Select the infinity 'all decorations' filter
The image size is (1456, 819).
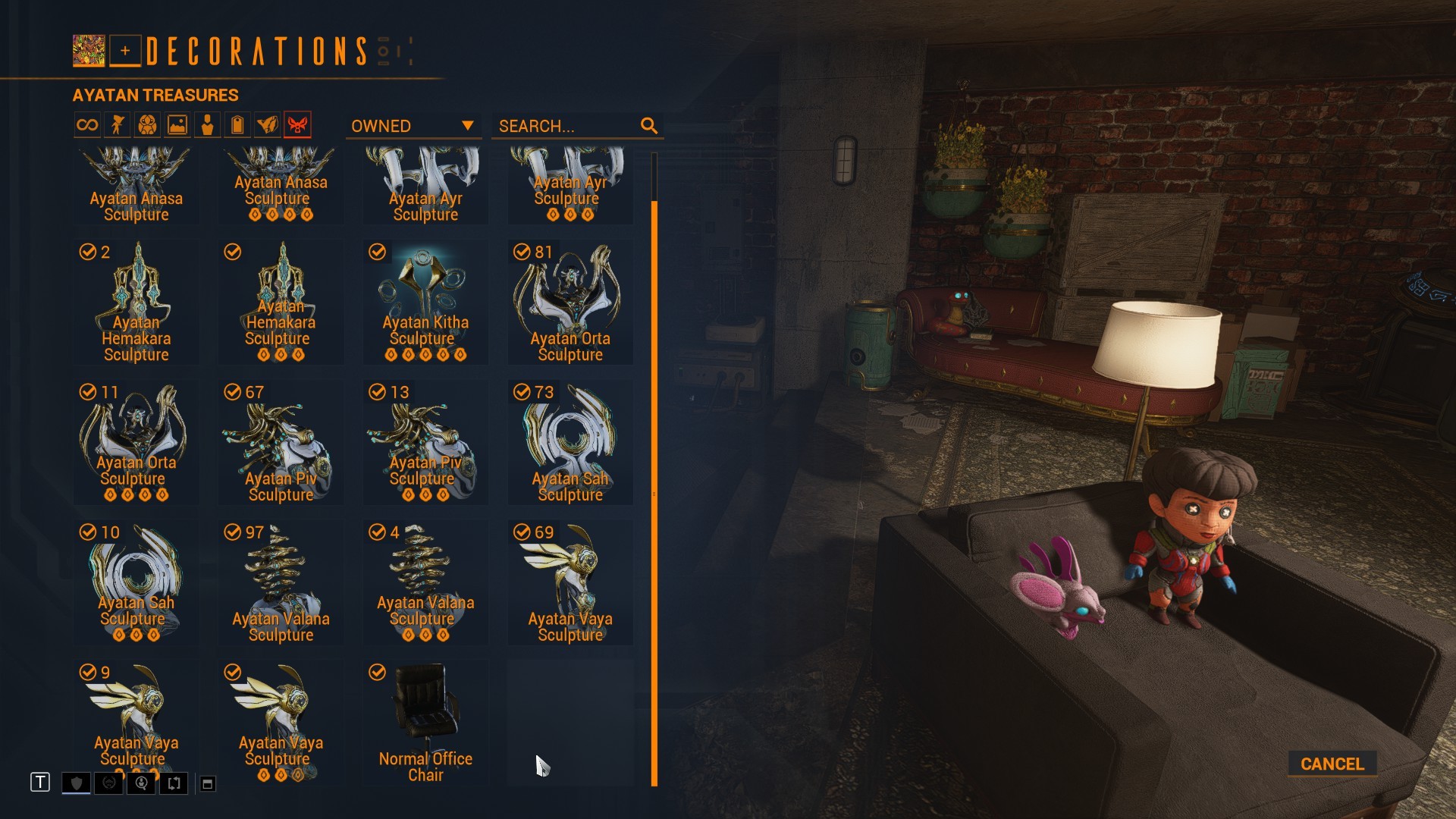[87, 125]
